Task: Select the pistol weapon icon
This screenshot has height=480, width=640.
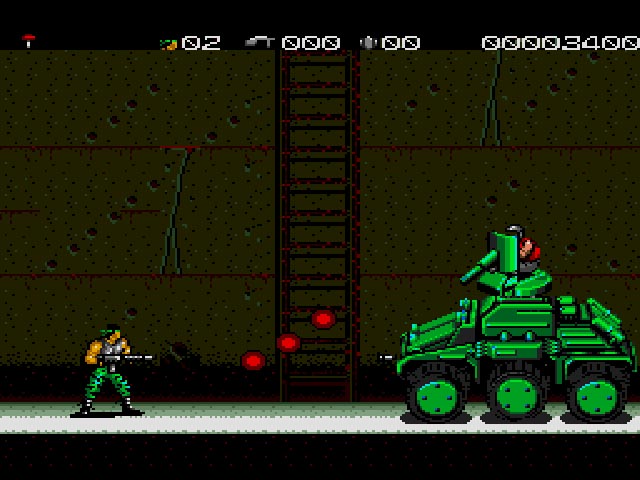Action: [260, 42]
